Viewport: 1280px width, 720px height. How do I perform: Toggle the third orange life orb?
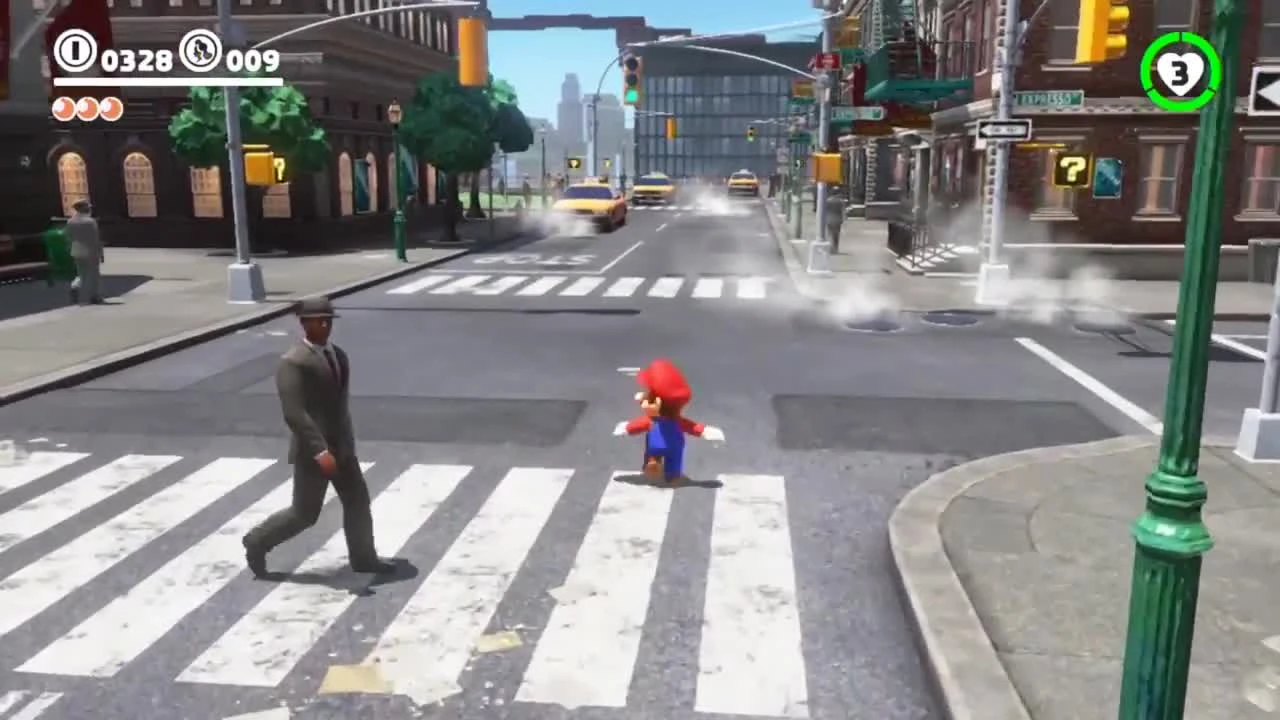tap(110, 109)
